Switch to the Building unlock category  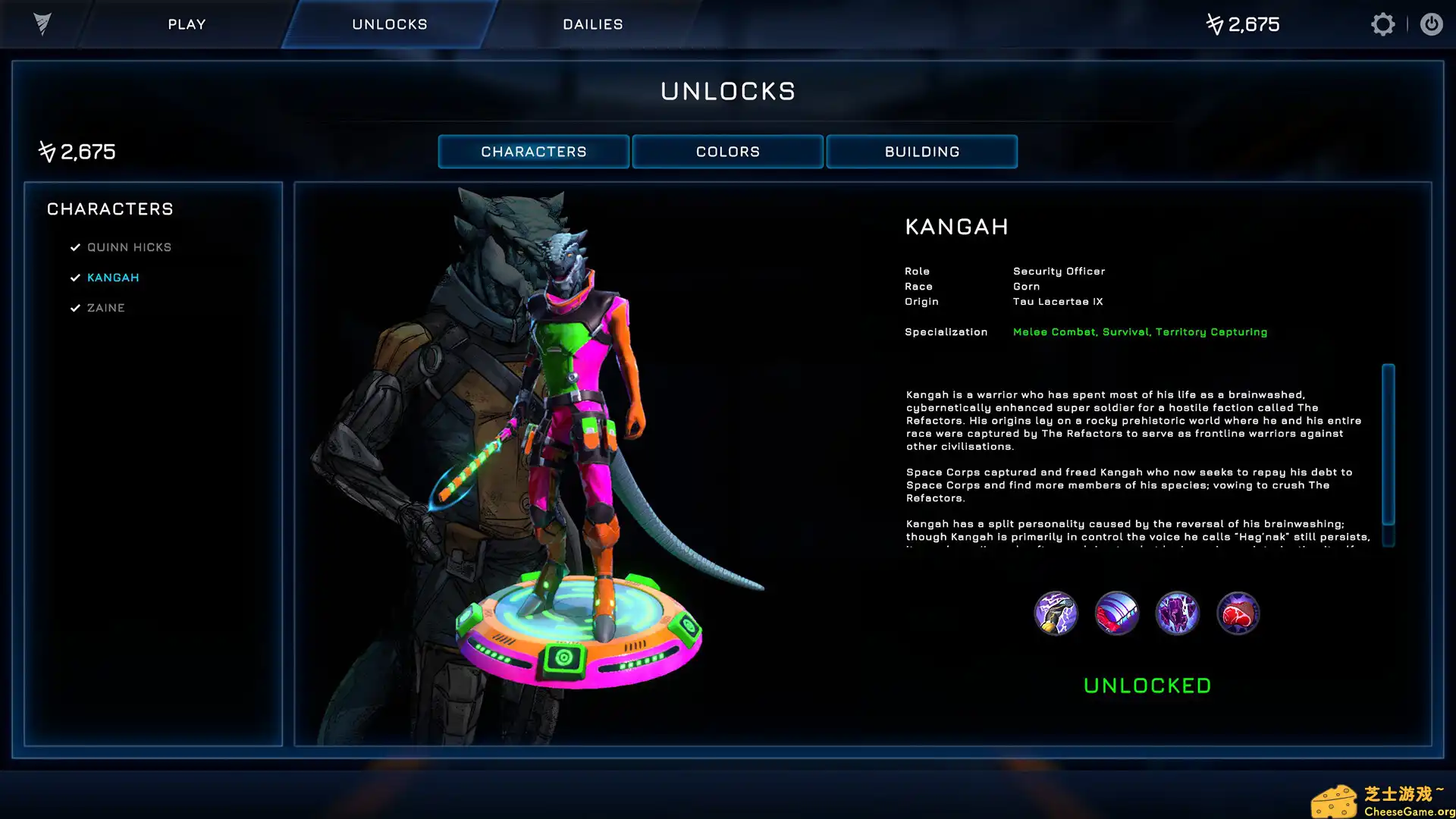921,152
